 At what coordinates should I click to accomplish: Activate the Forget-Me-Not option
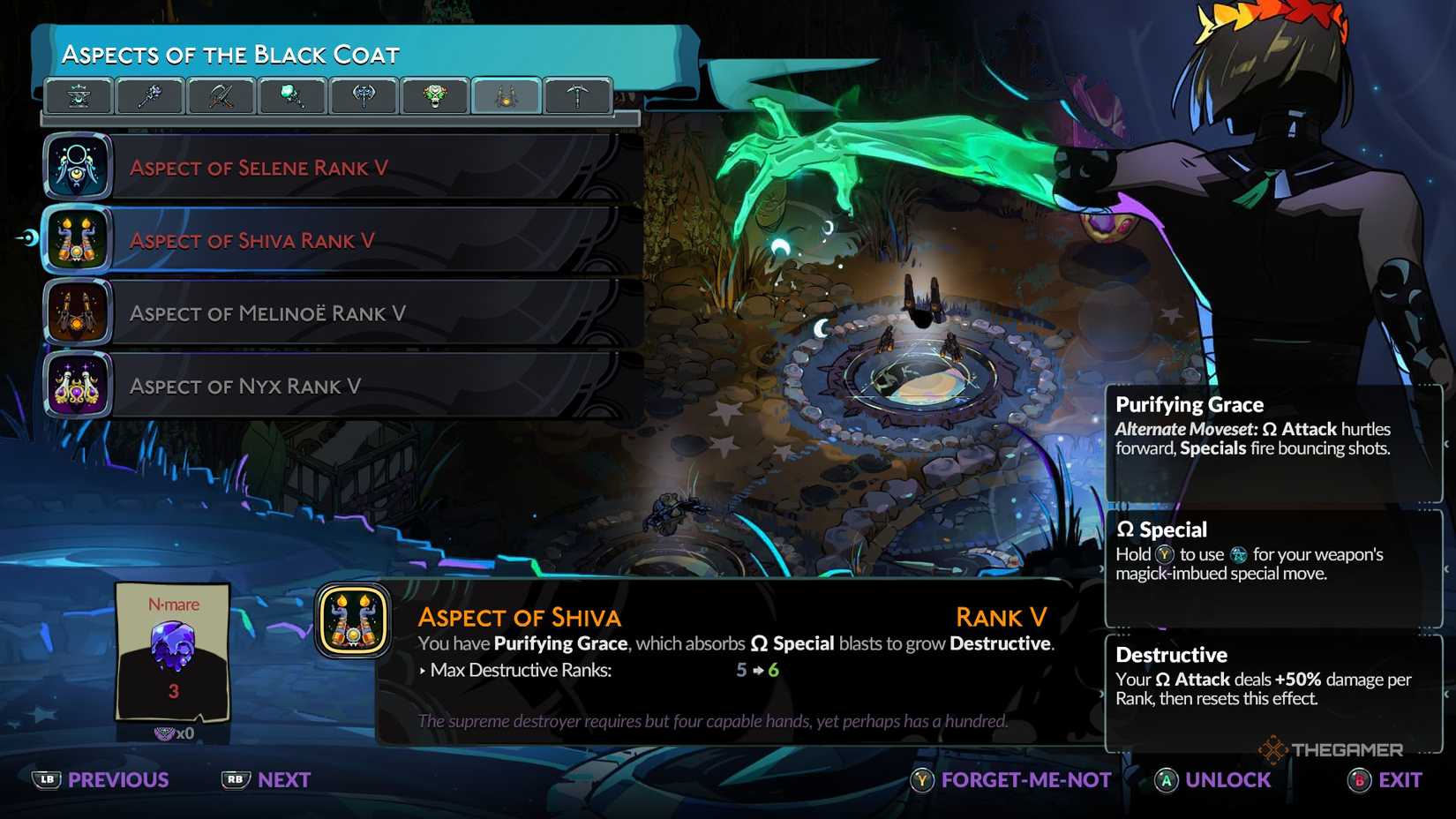click(1011, 780)
